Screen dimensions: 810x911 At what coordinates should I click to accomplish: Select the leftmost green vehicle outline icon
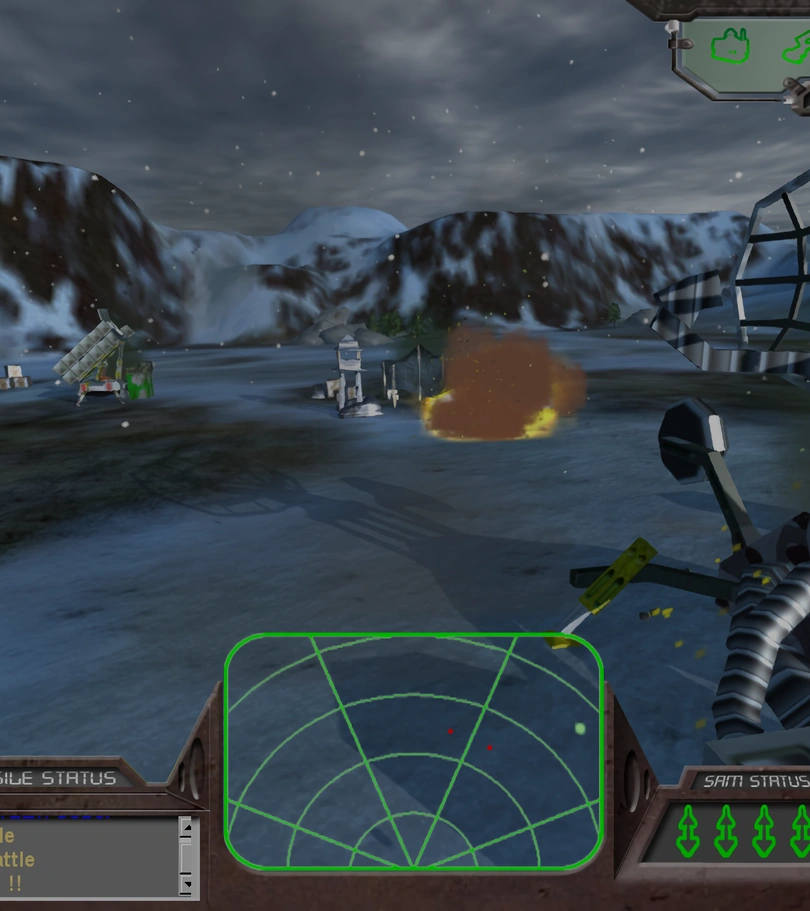[x=730, y=45]
